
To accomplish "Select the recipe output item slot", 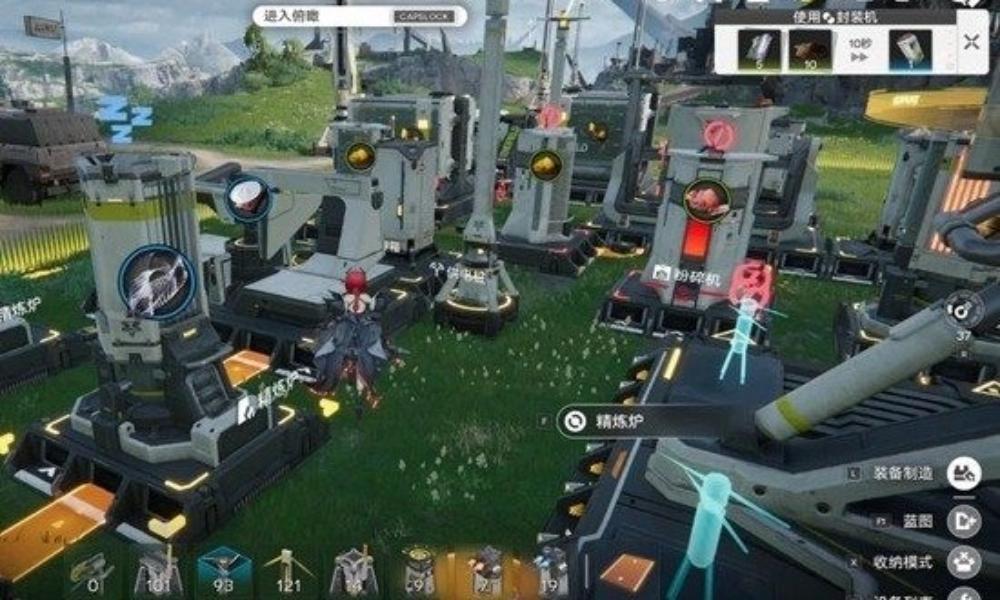I will pyautogui.click(x=910, y=50).
